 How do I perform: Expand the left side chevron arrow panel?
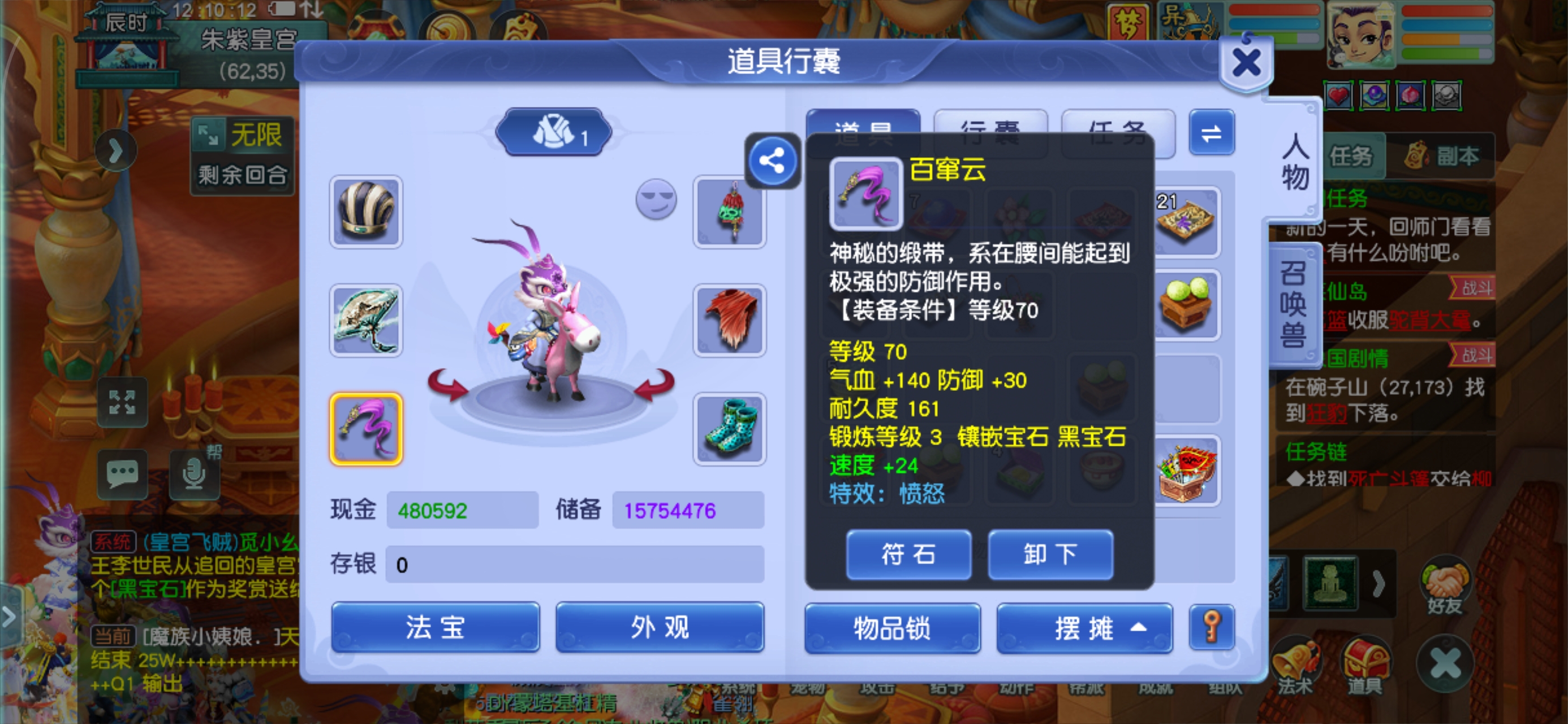8,617
